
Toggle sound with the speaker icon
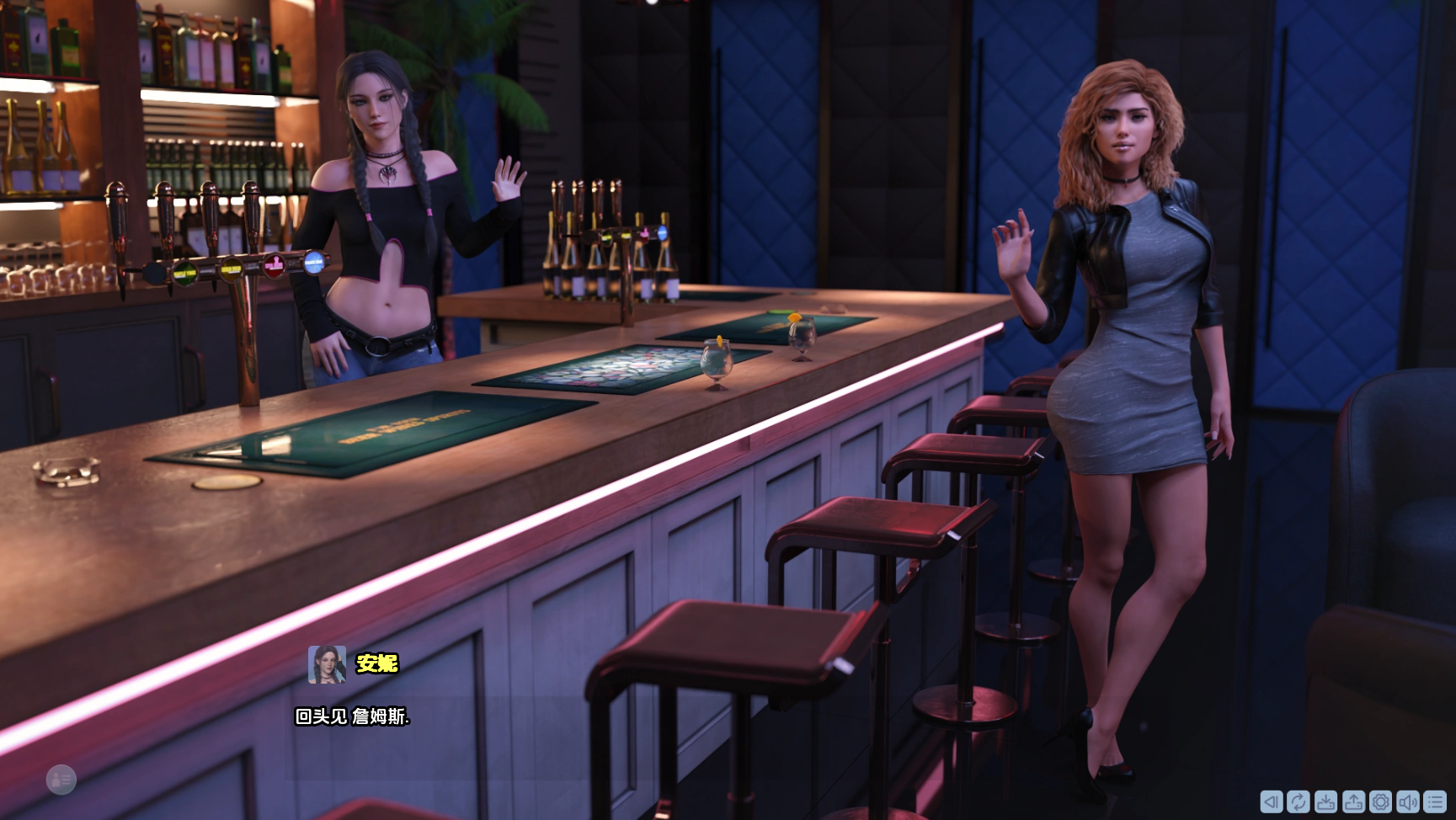coord(1407,801)
